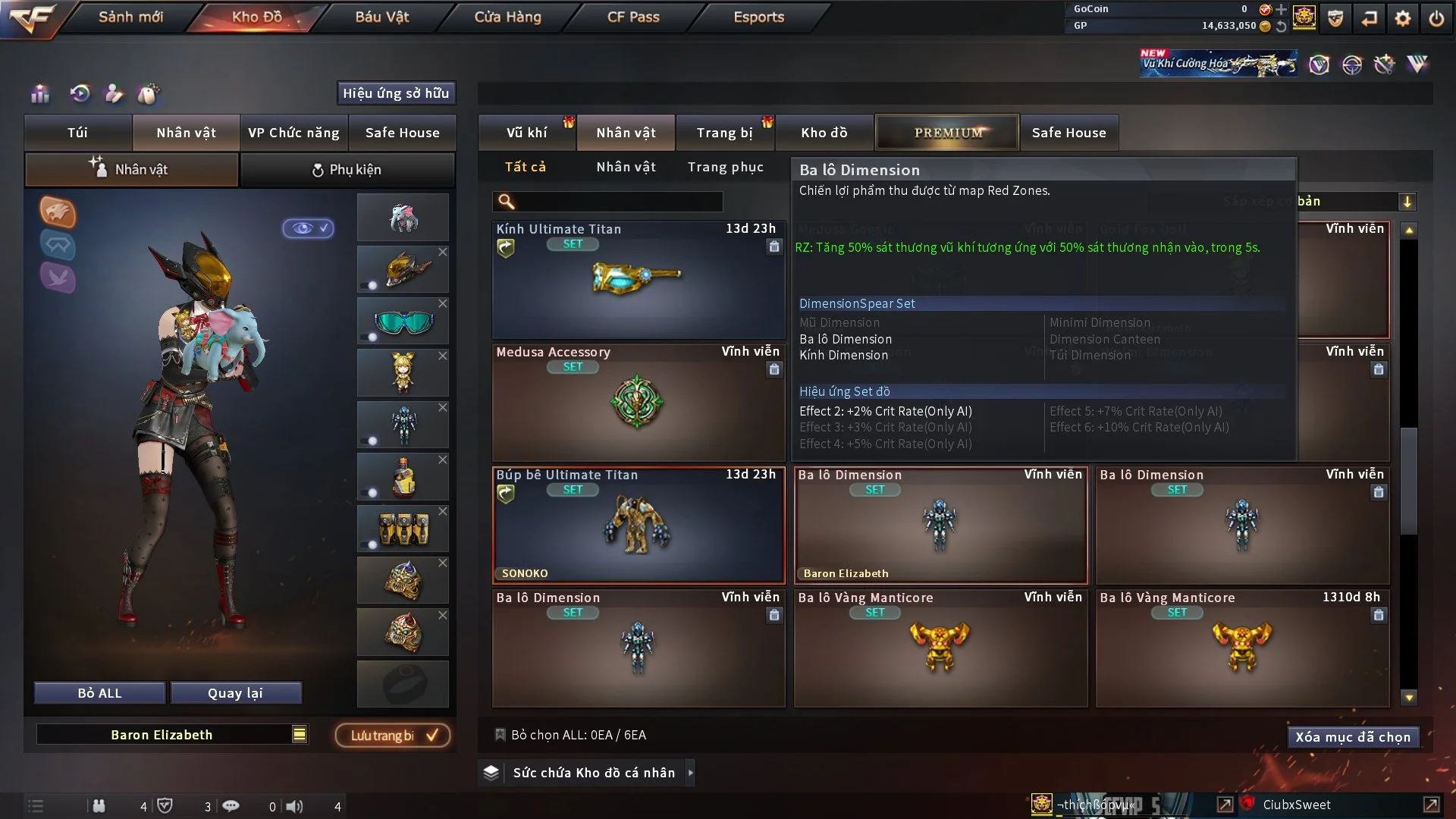
Task: Open the settings gear icon
Action: (x=1402, y=18)
